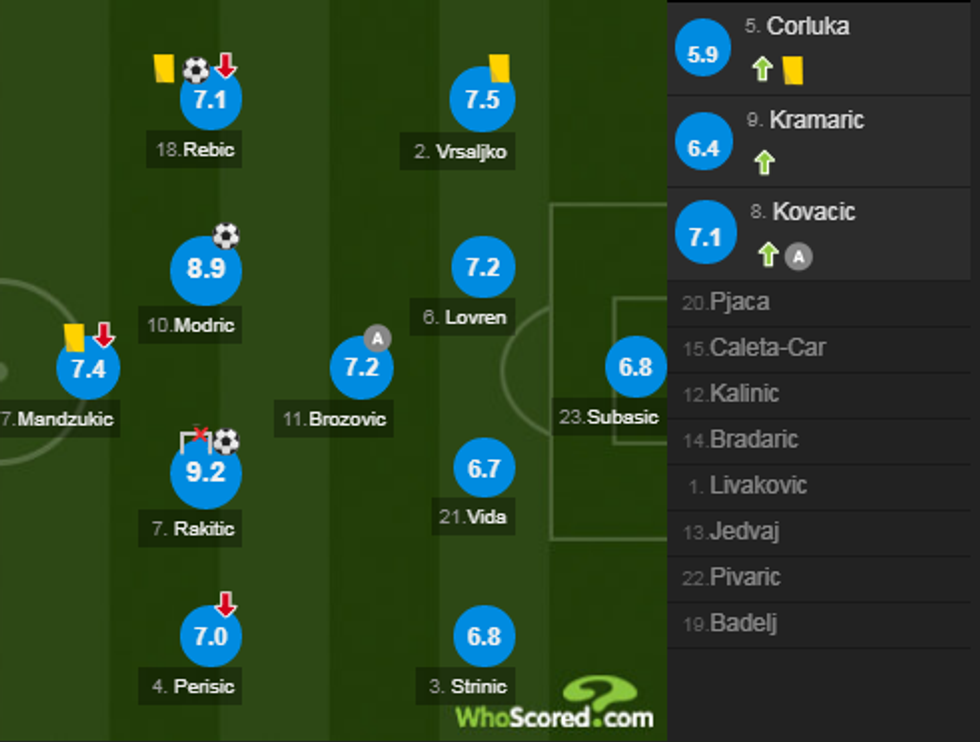Open goalkeeper Subasic's rating bubble
The width and height of the screenshot is (980, 742).
tap(635, 367)
